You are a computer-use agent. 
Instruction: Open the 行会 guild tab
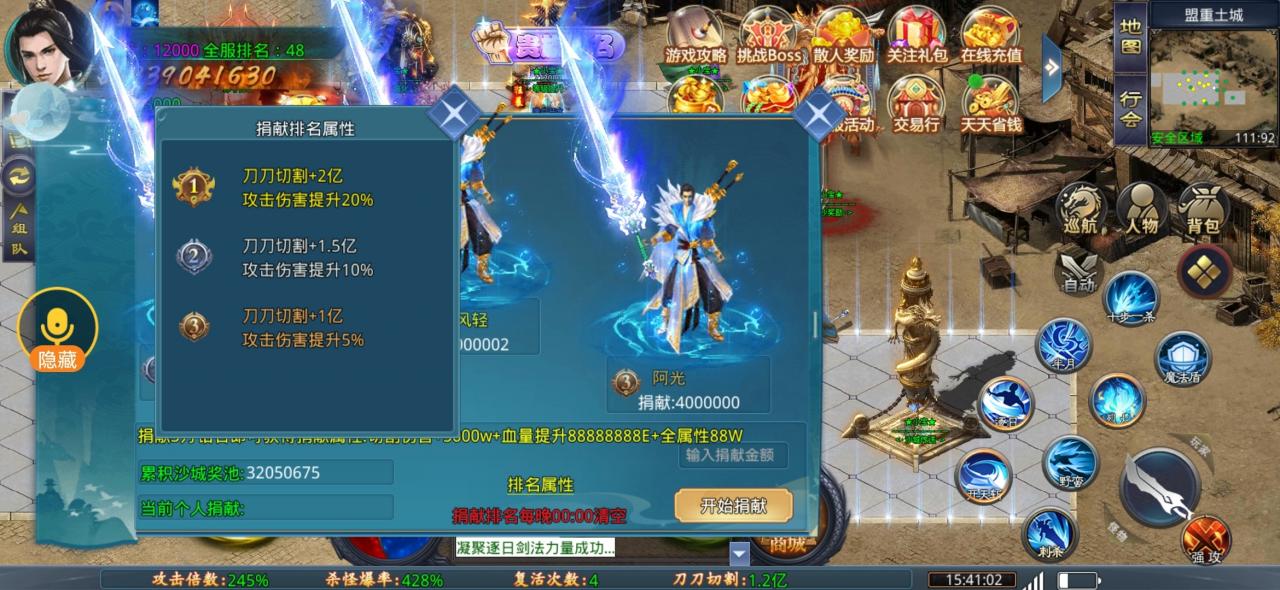(x=1130, y=108)
